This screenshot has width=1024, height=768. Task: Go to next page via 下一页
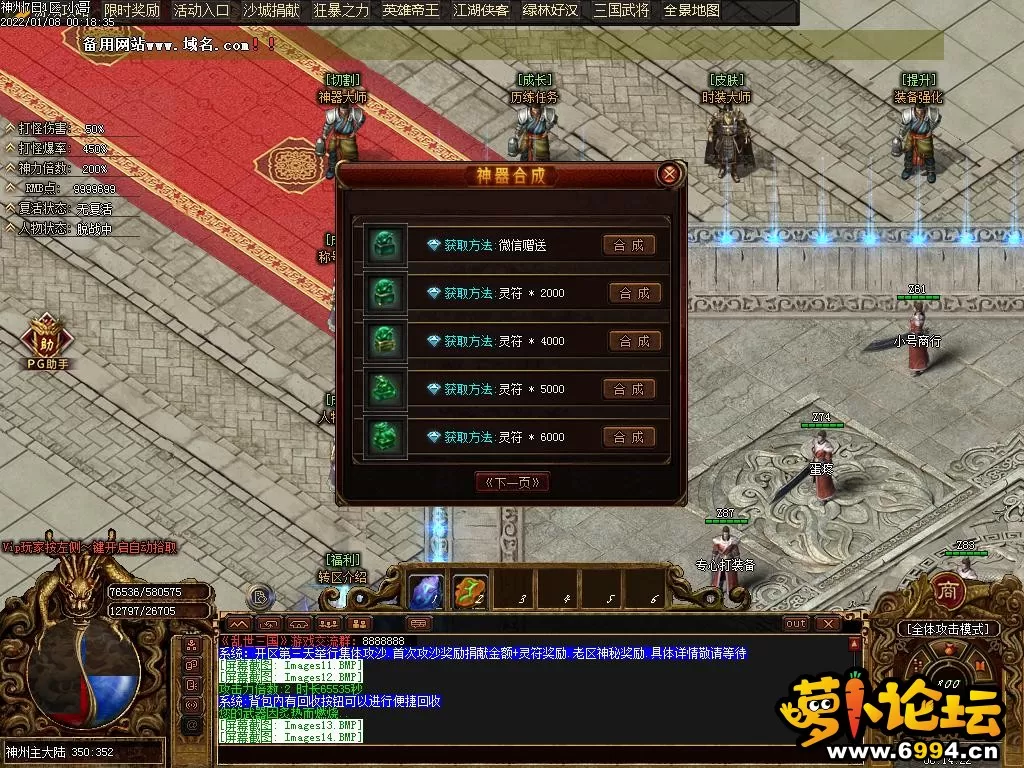(x=512, y=482)
